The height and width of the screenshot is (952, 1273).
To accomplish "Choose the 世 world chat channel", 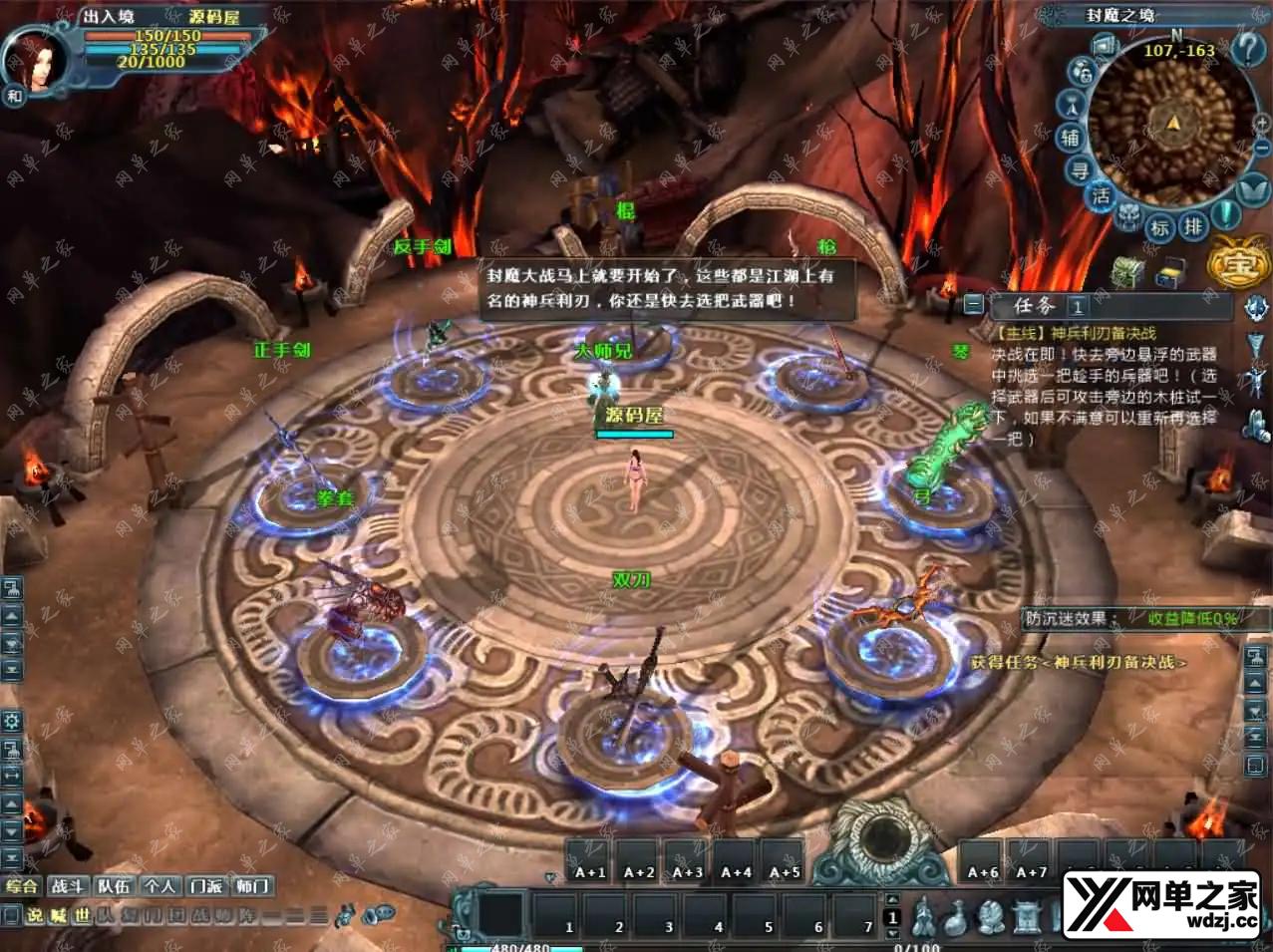I will [x=82, y=915].
